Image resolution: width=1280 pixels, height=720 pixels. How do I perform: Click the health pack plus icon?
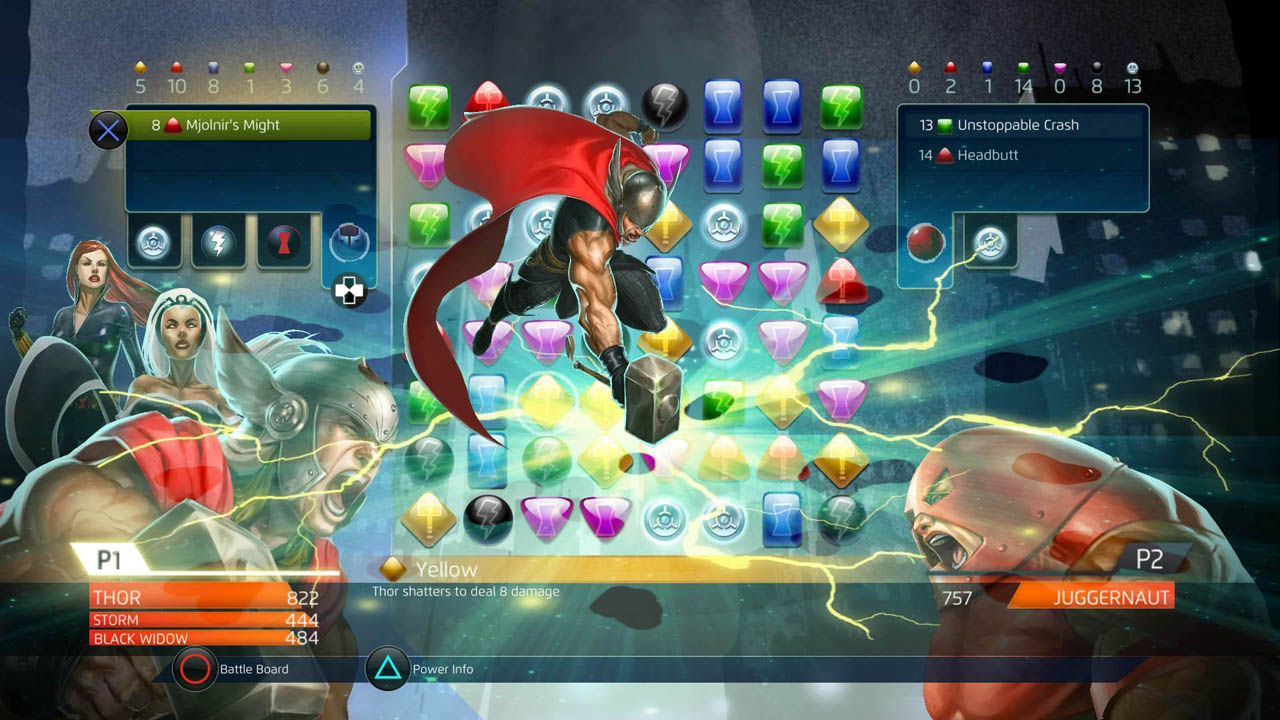(349, 288)
